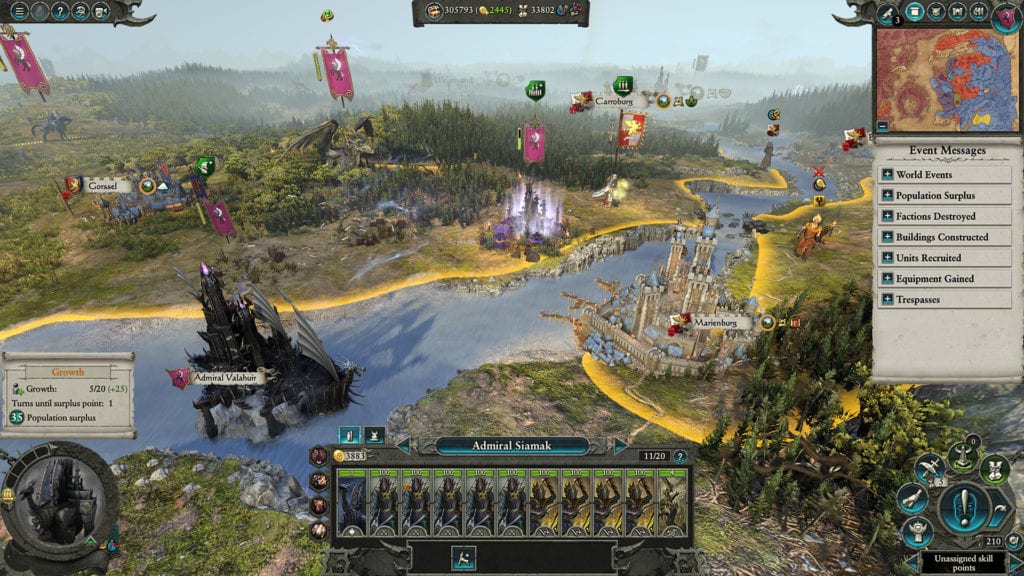Expand the Population Surplus messages
The image size is (1024, 576).
(x=887, y=196)
